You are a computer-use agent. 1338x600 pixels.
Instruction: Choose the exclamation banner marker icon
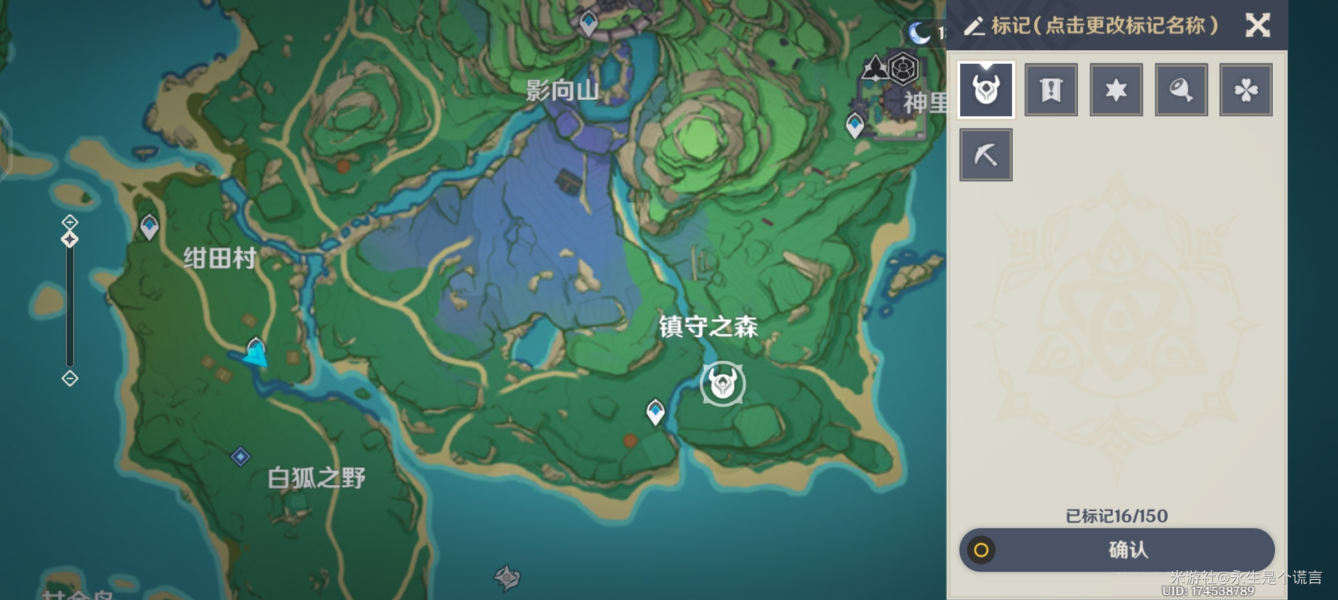pyautogui.click(x=1051, y=90)
